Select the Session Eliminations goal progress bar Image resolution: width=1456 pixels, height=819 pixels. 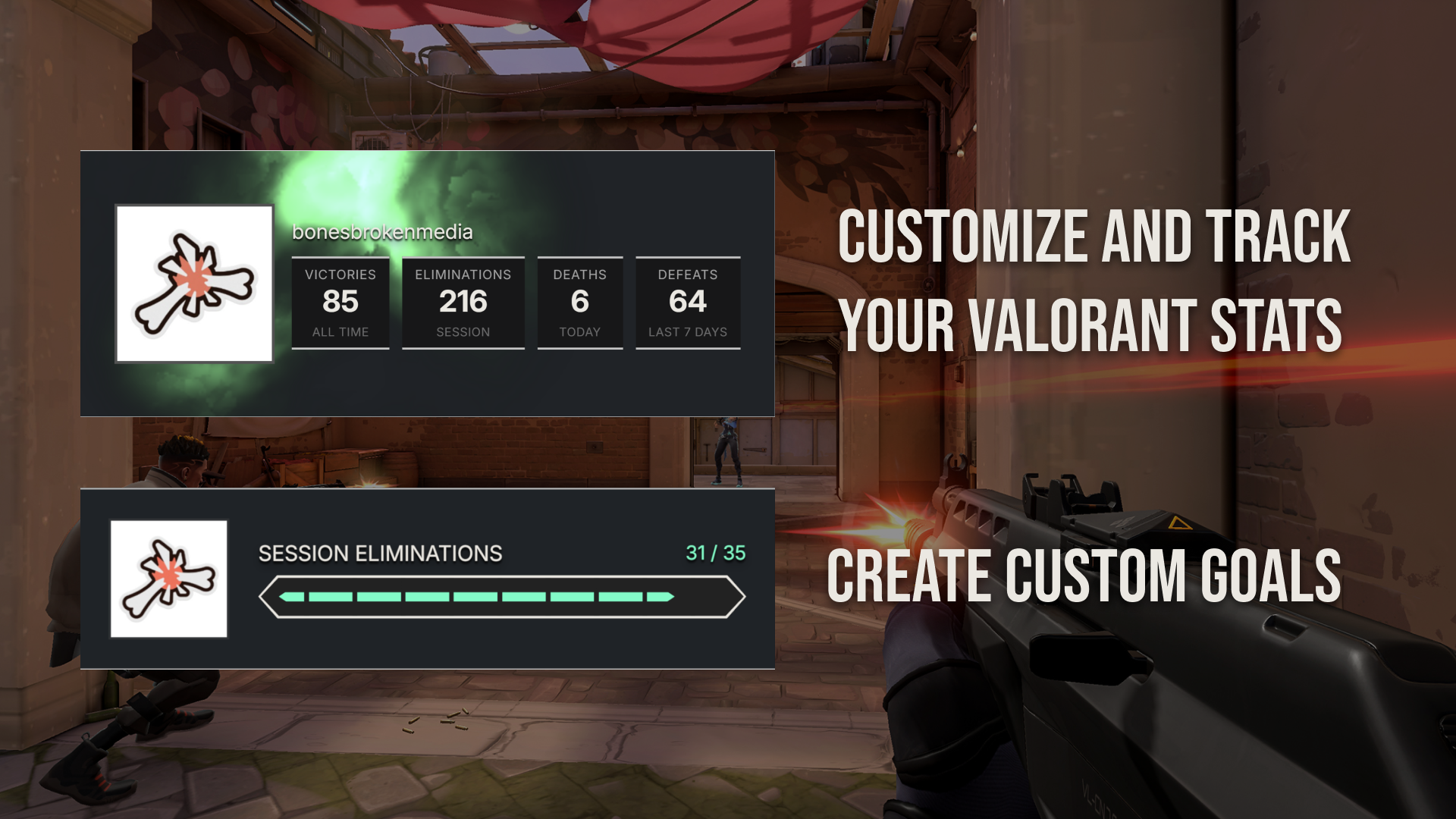tap(501, 597)
